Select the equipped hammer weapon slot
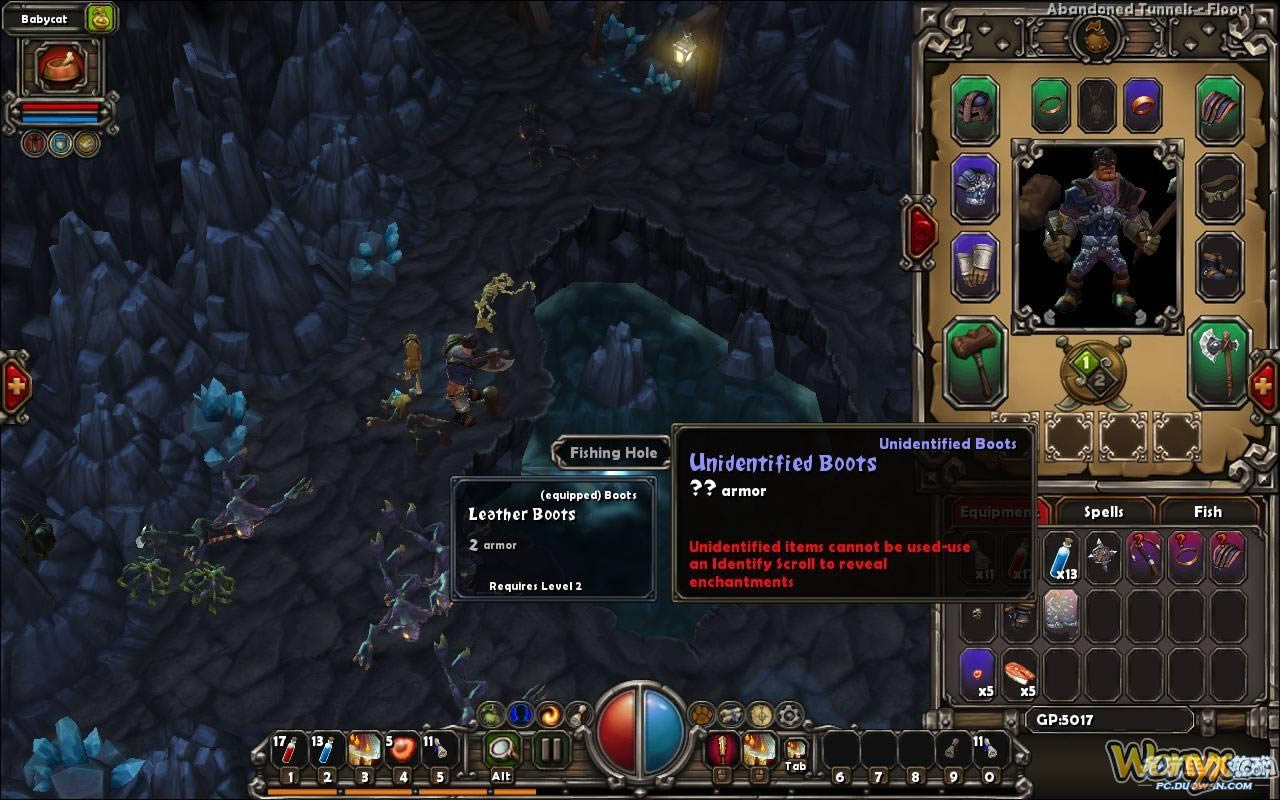Viewport: 1280px width, 800px height. (975, 361)
